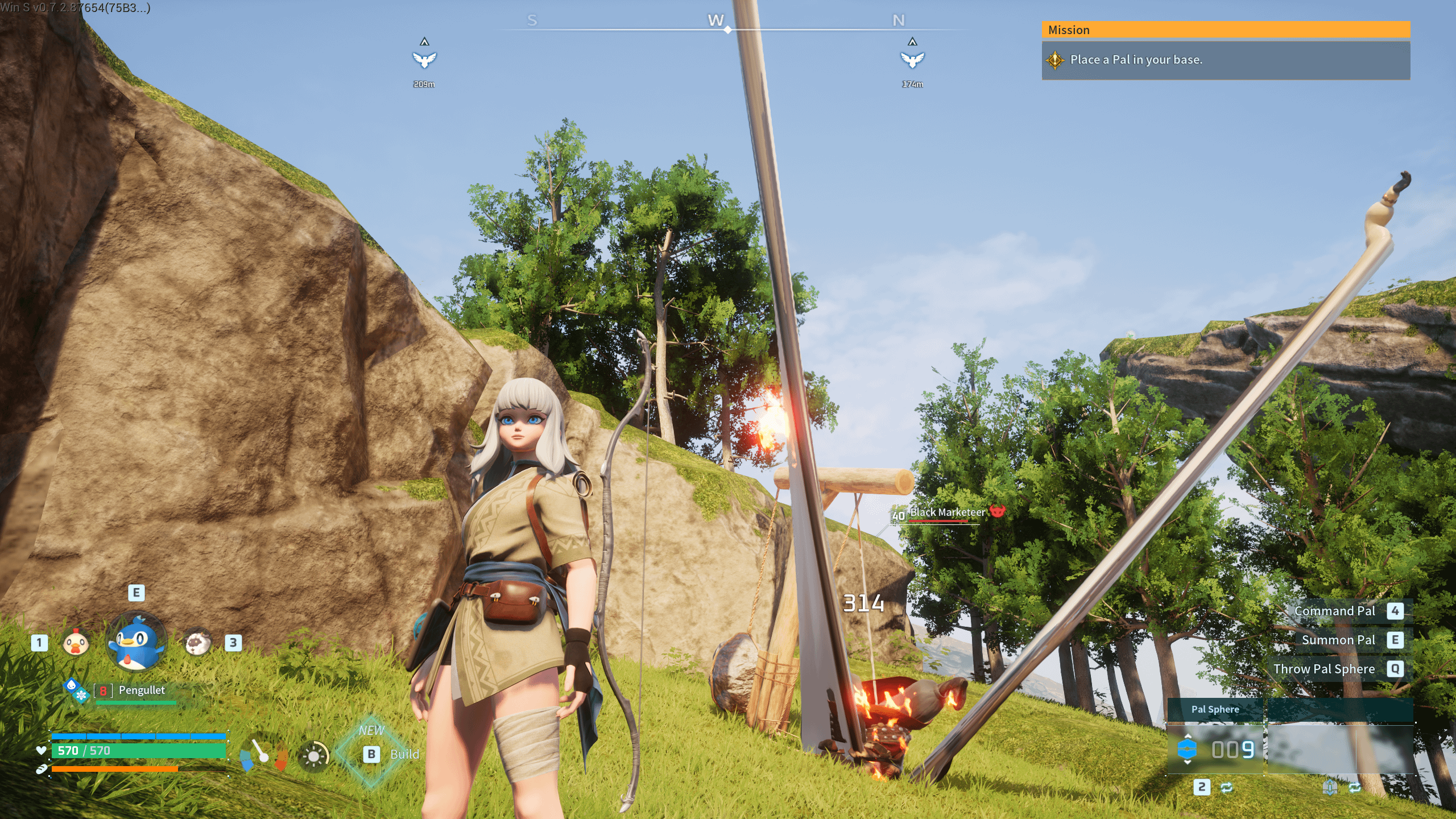Select the Pengullet pal portrait
Image resolution: width=1456 pixels, height=819 pixels.
pos(136,642)
